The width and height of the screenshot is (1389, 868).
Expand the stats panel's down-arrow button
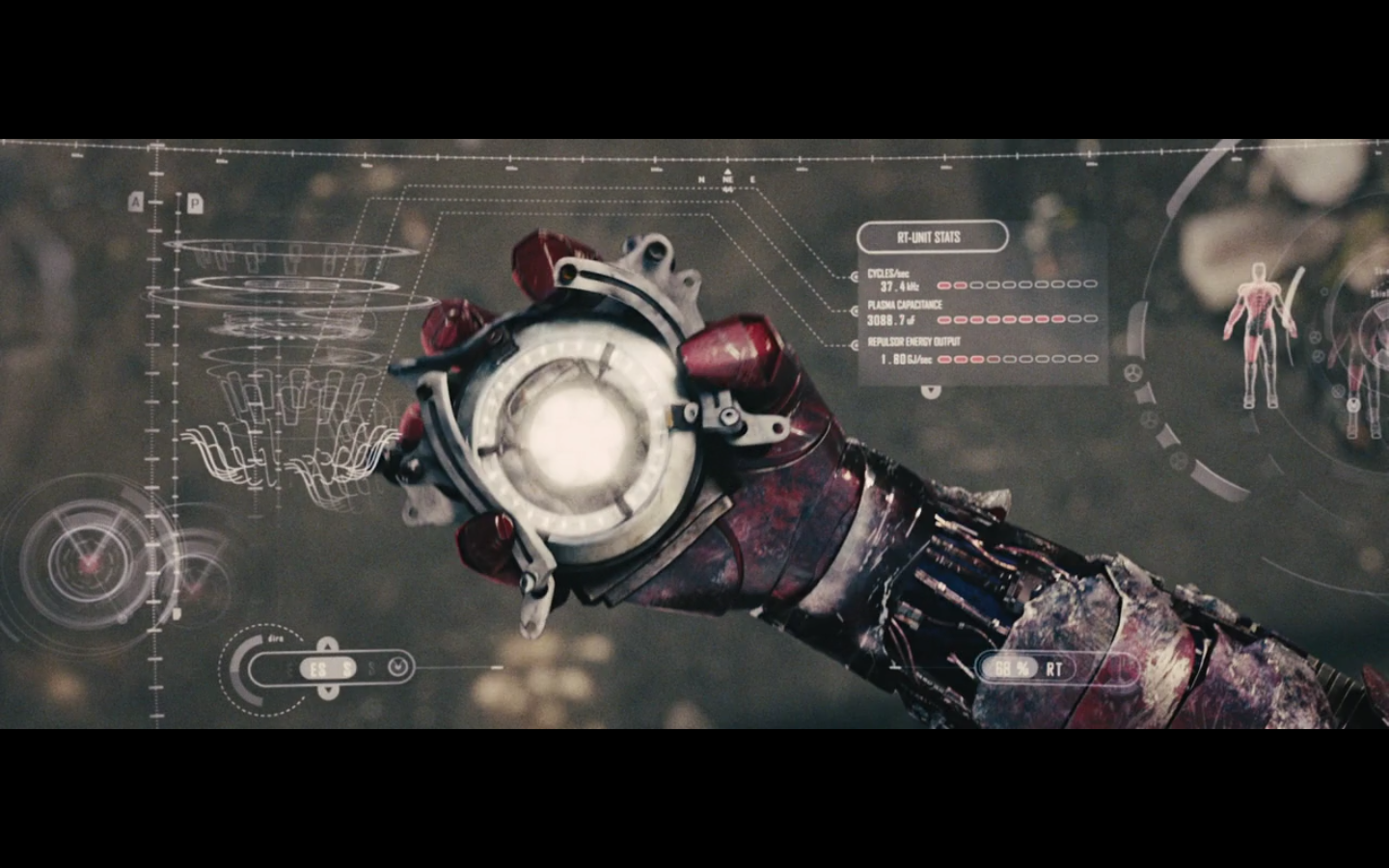point(930,391)
